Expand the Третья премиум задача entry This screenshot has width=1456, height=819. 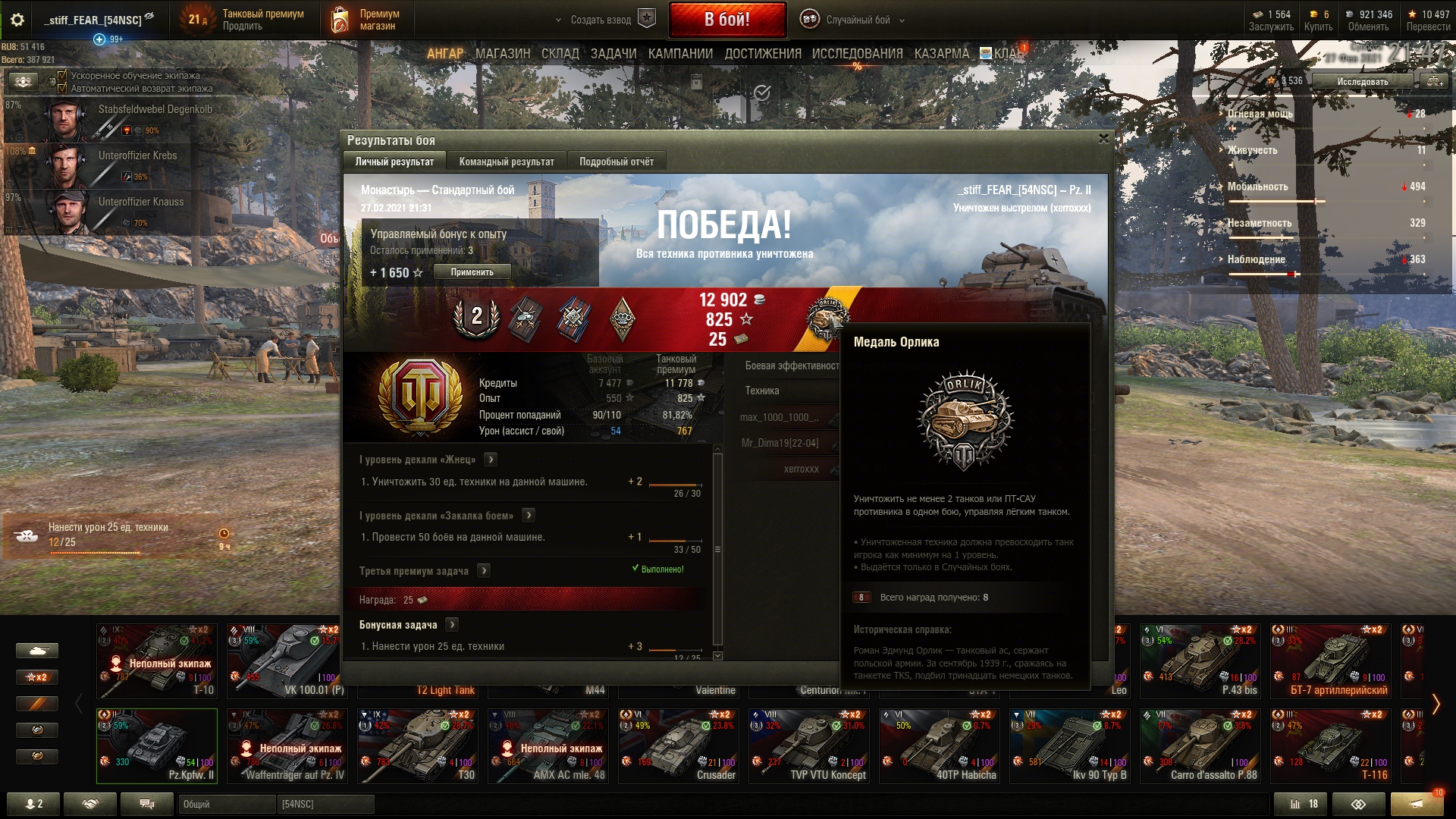(484, 571)
